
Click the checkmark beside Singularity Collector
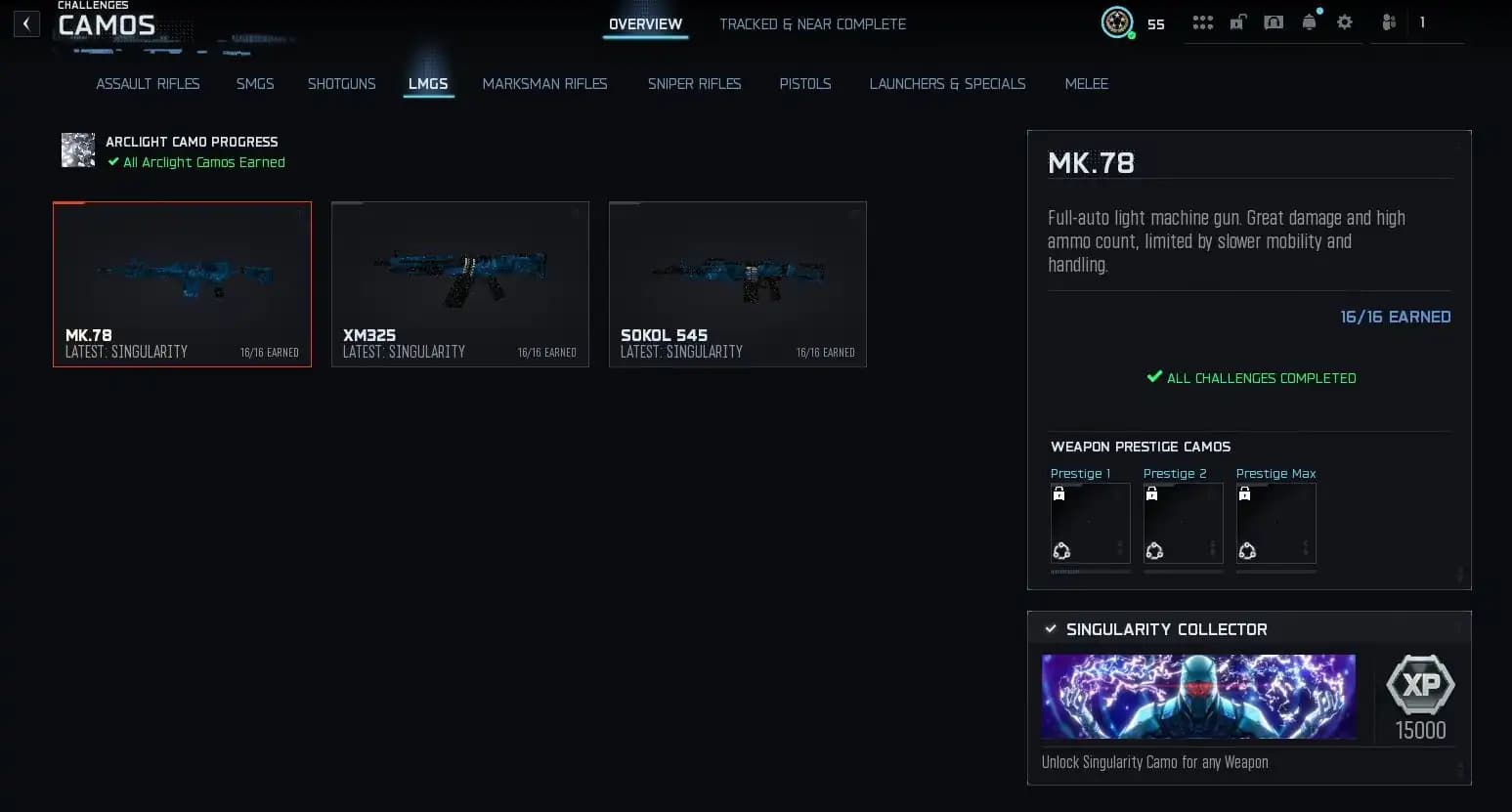pos(1051,629)
